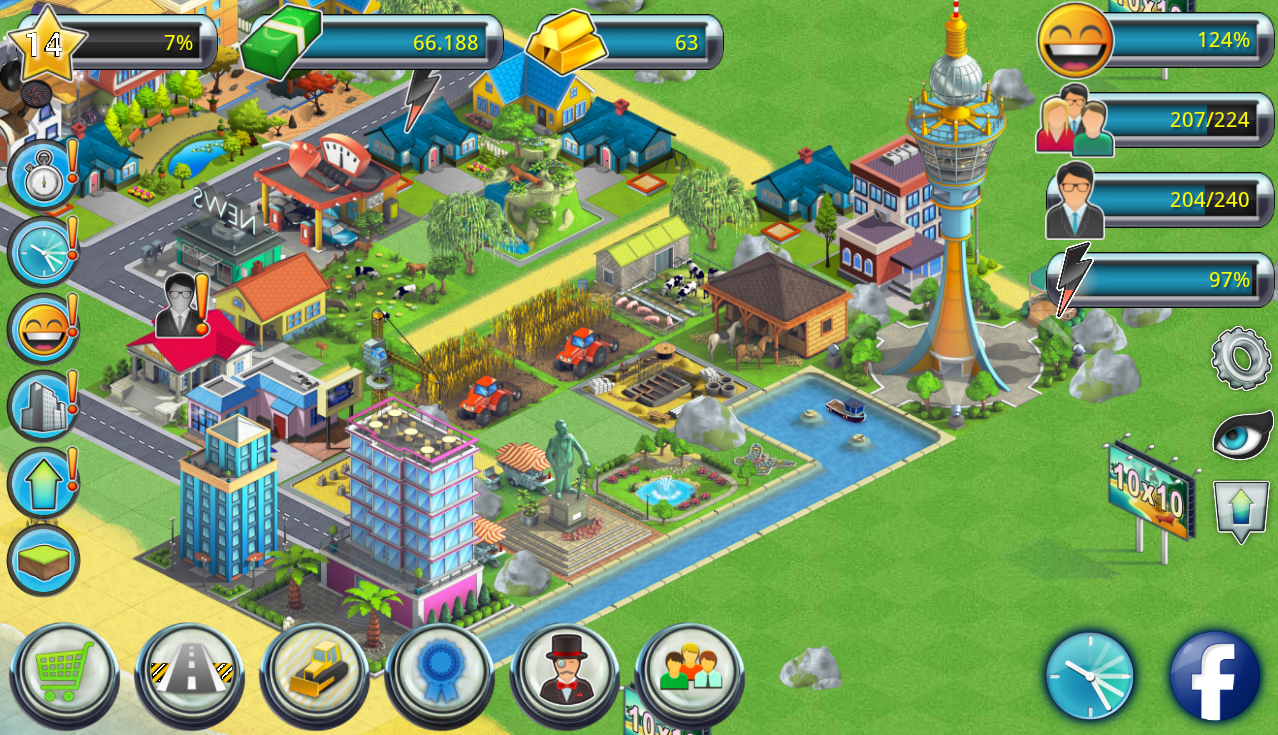The width and height of the screenshot is (1278, 735).
Task: Open the shopping cart store
Action: (64, 674)
